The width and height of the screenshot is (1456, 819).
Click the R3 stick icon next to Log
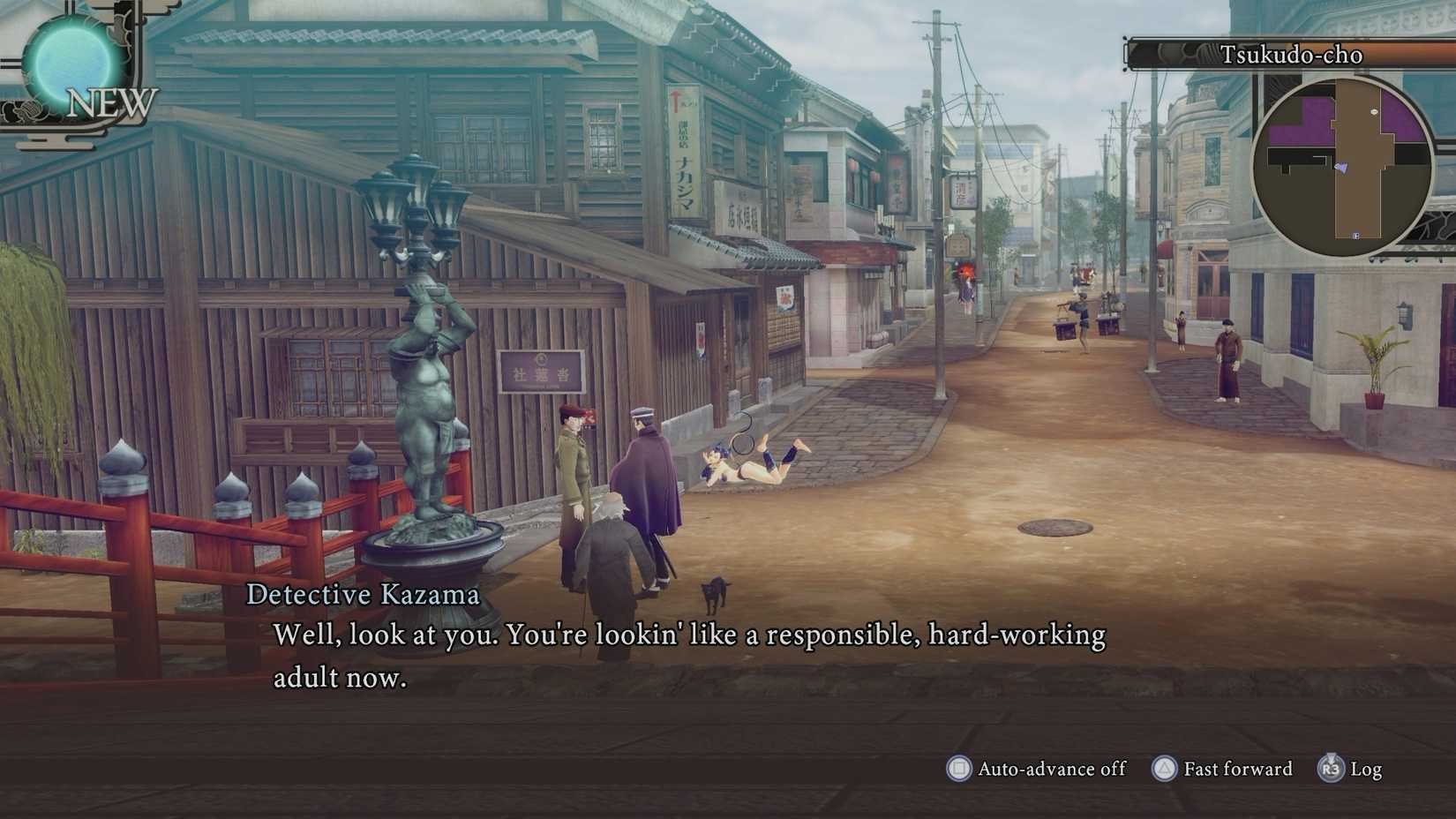pos(1331,769)
